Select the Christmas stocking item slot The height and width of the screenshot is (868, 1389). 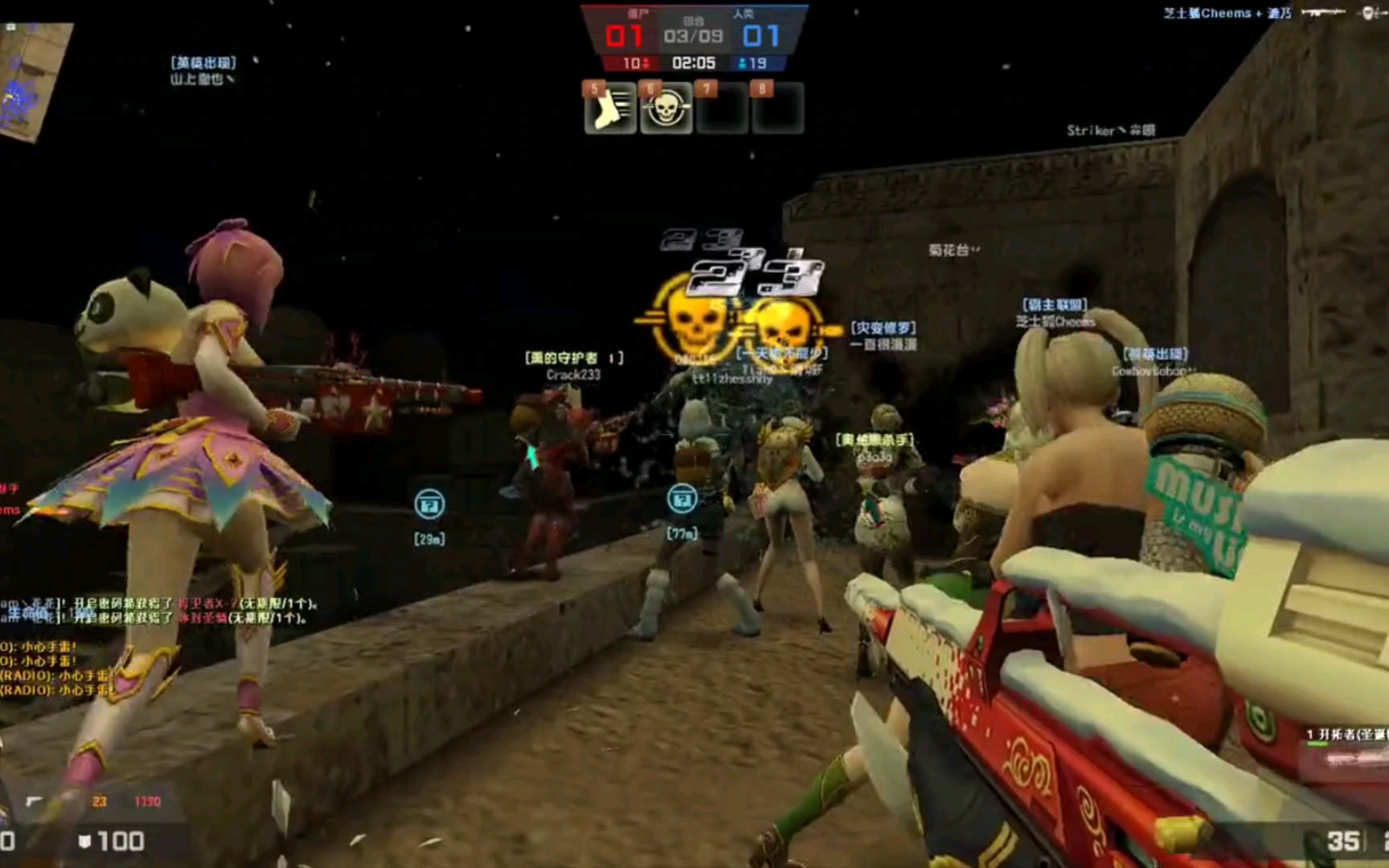tap(610, 108)
